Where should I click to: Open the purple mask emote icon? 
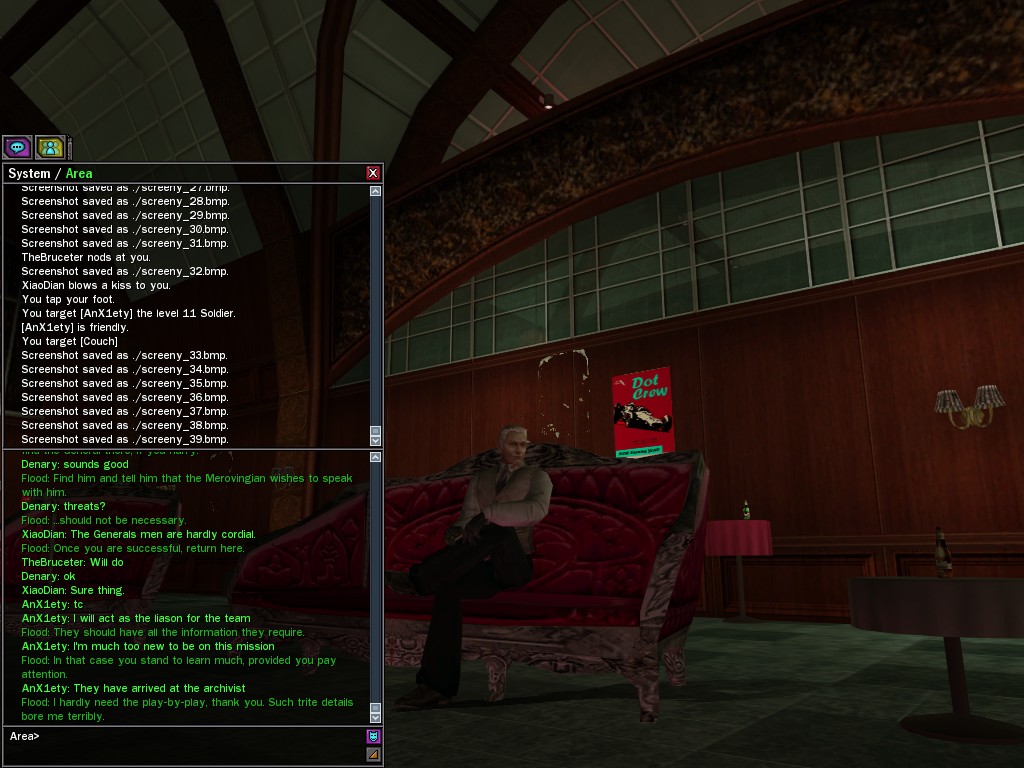click(373, 736)
